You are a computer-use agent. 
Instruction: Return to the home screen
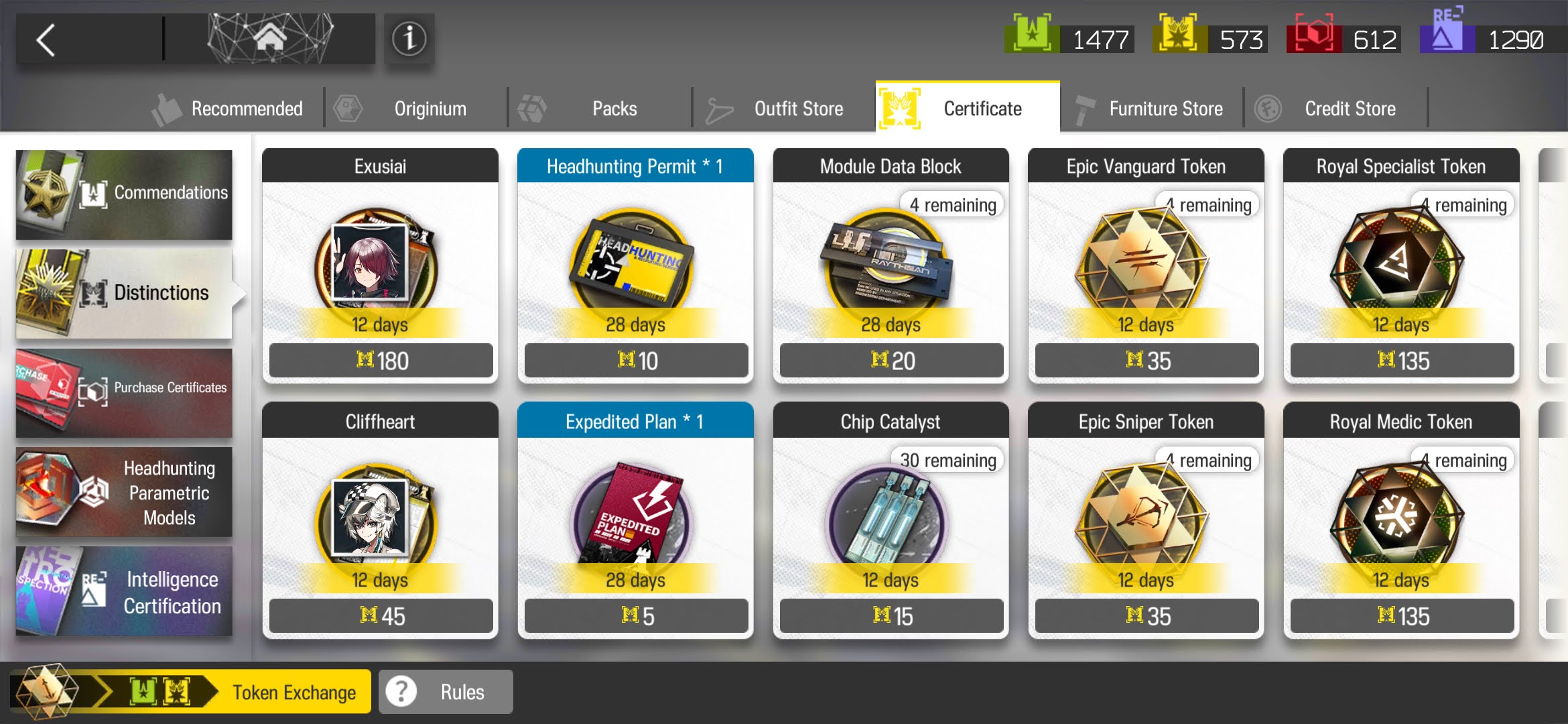(x=269, y=39)
